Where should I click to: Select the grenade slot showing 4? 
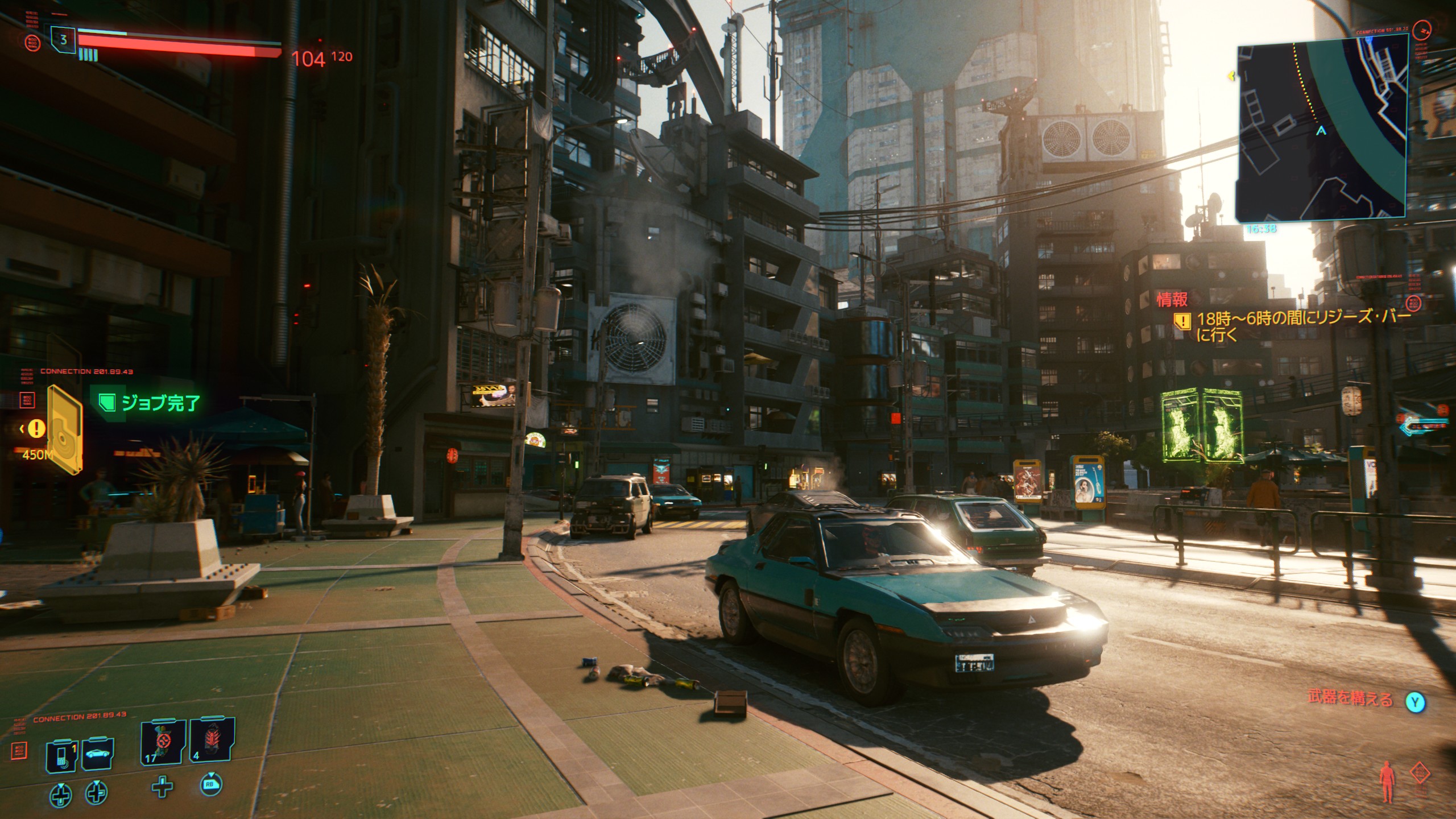point(212,739)
